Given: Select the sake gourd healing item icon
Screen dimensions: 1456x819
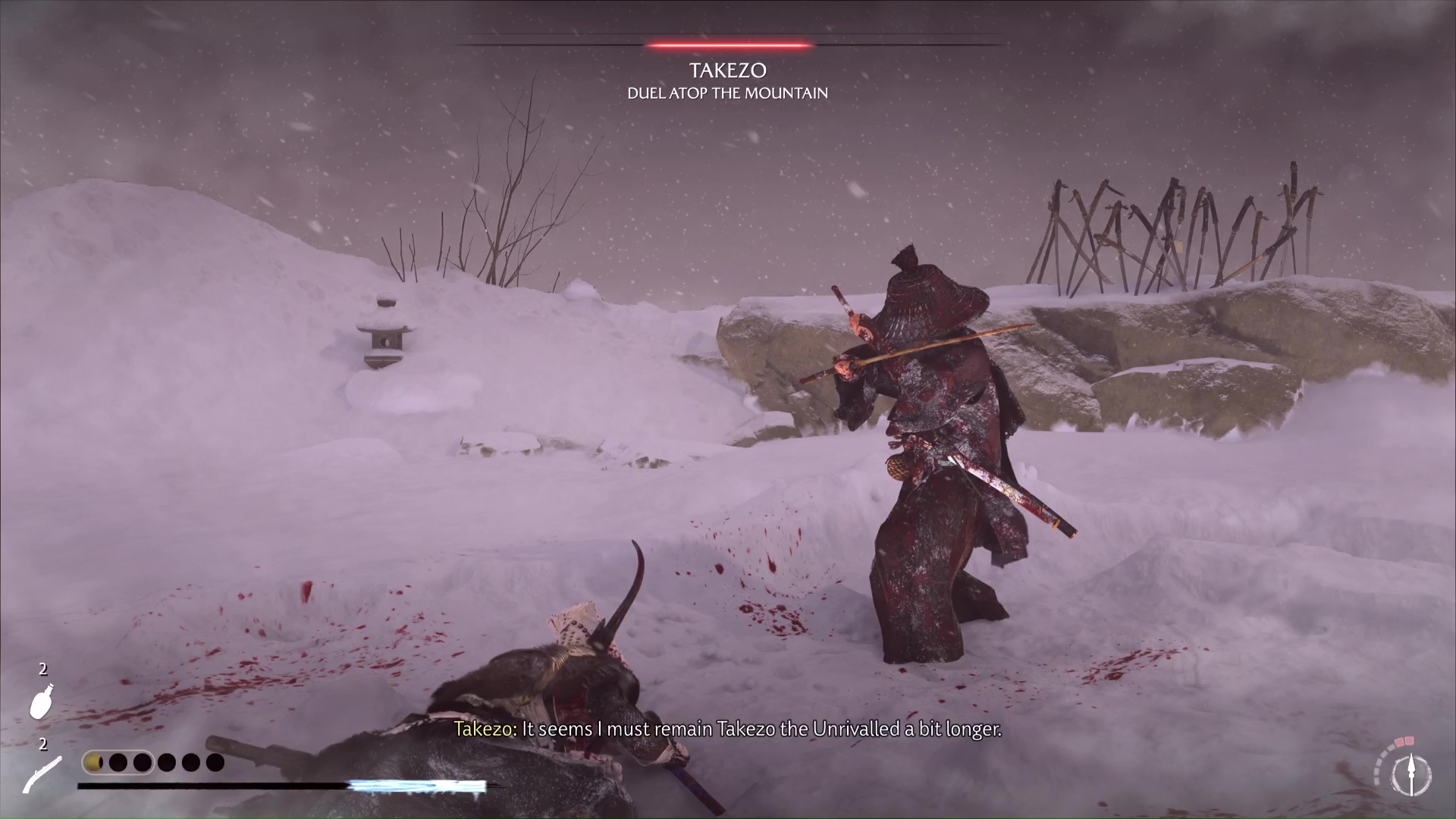Looking at the screenshot, I should pyautogui.click(x=42, y=701).
